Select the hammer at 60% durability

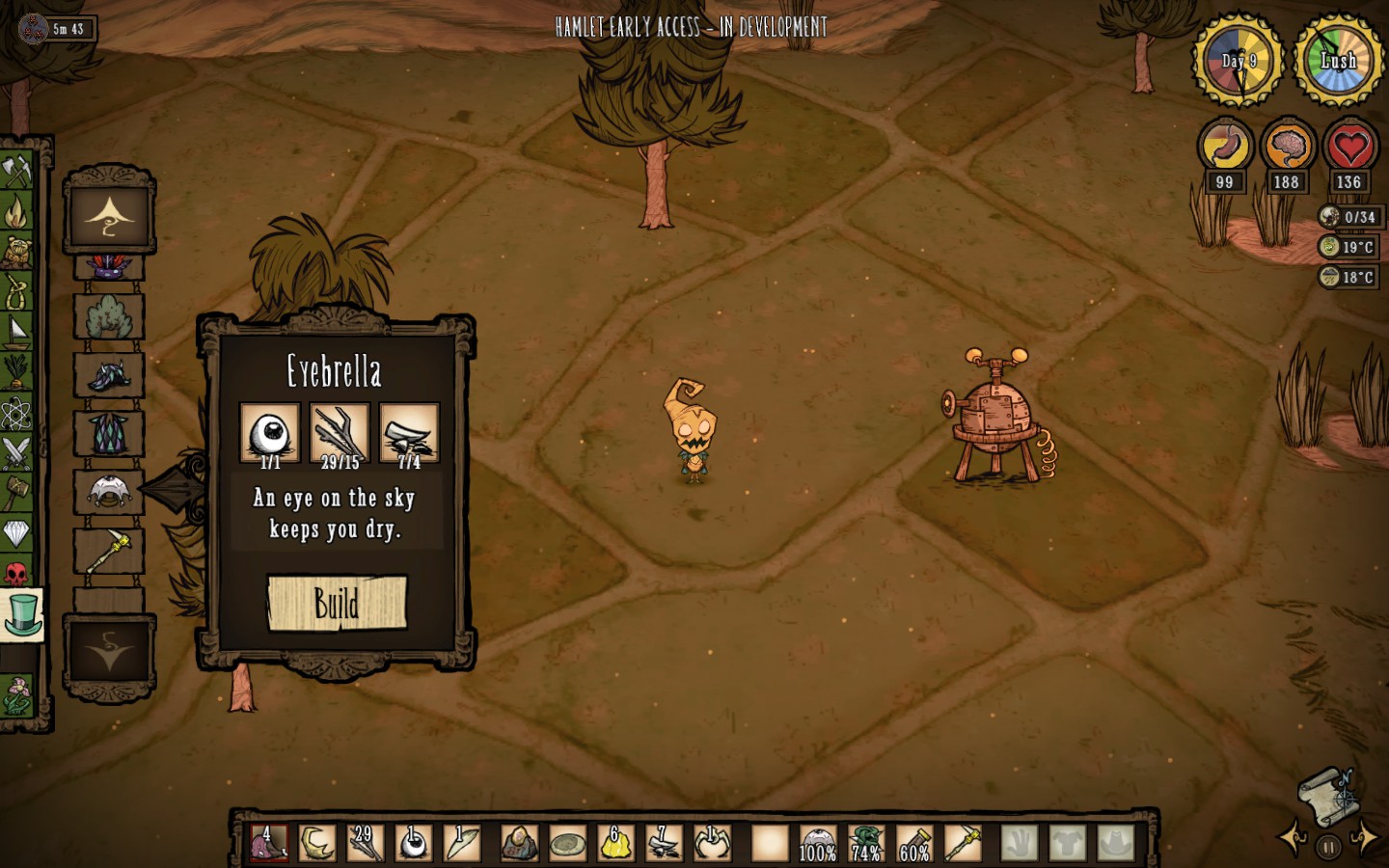point(914,843)
